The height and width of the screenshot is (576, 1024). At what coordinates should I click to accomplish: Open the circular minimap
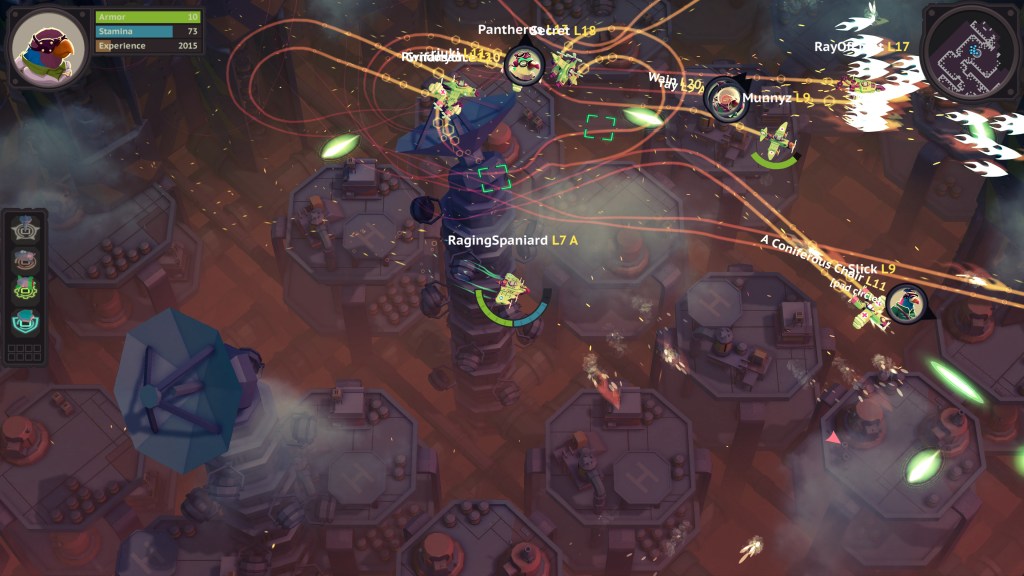click(972, 48)
